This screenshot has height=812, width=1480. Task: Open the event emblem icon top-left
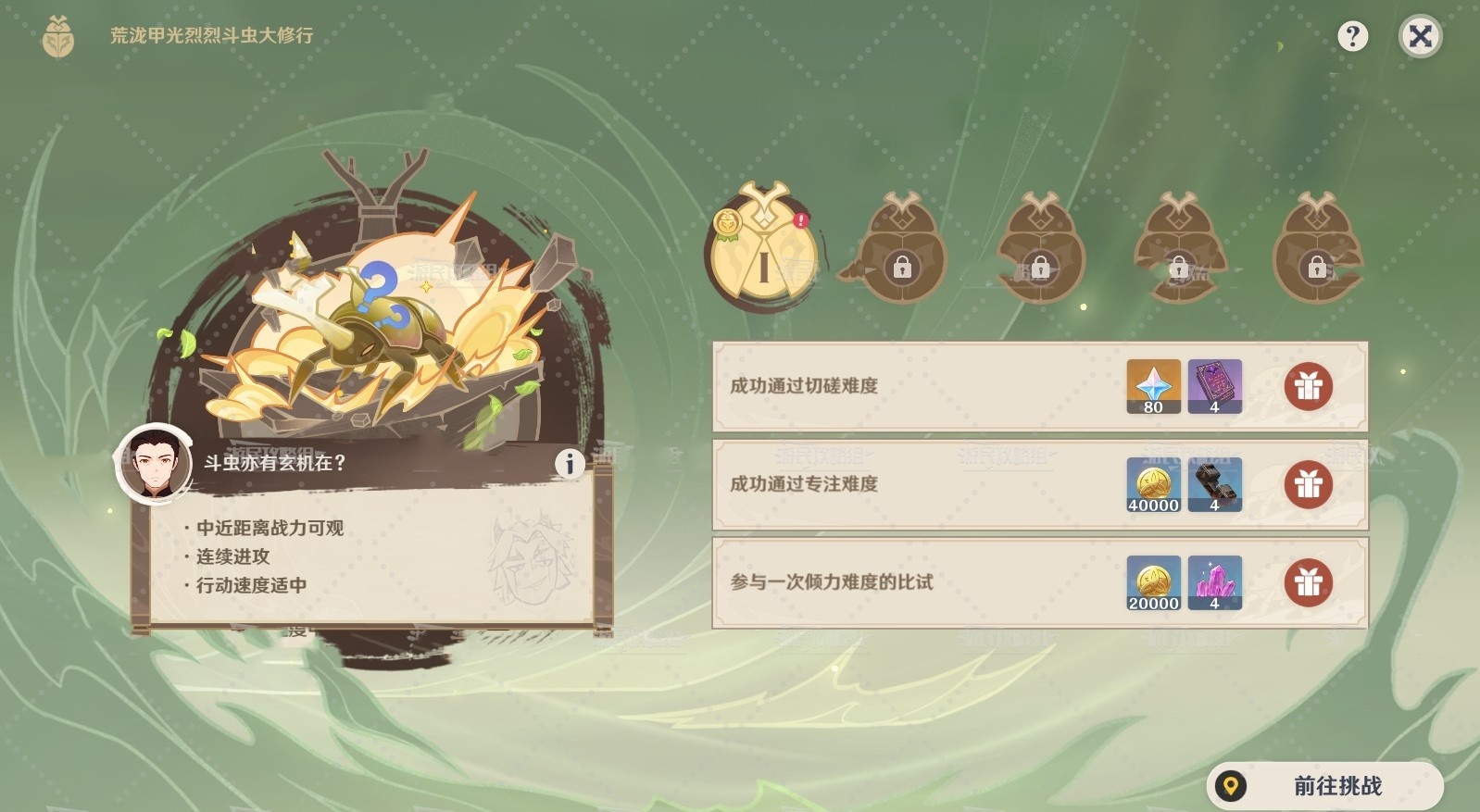(57, 35)
